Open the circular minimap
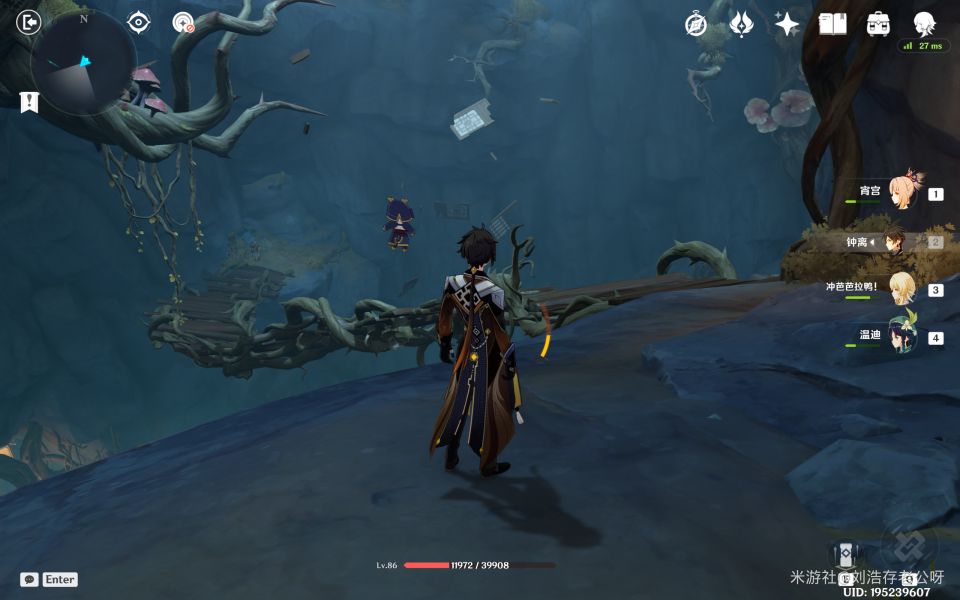The width and height of the screenshot is (960, 600). [x=84, y=61]
